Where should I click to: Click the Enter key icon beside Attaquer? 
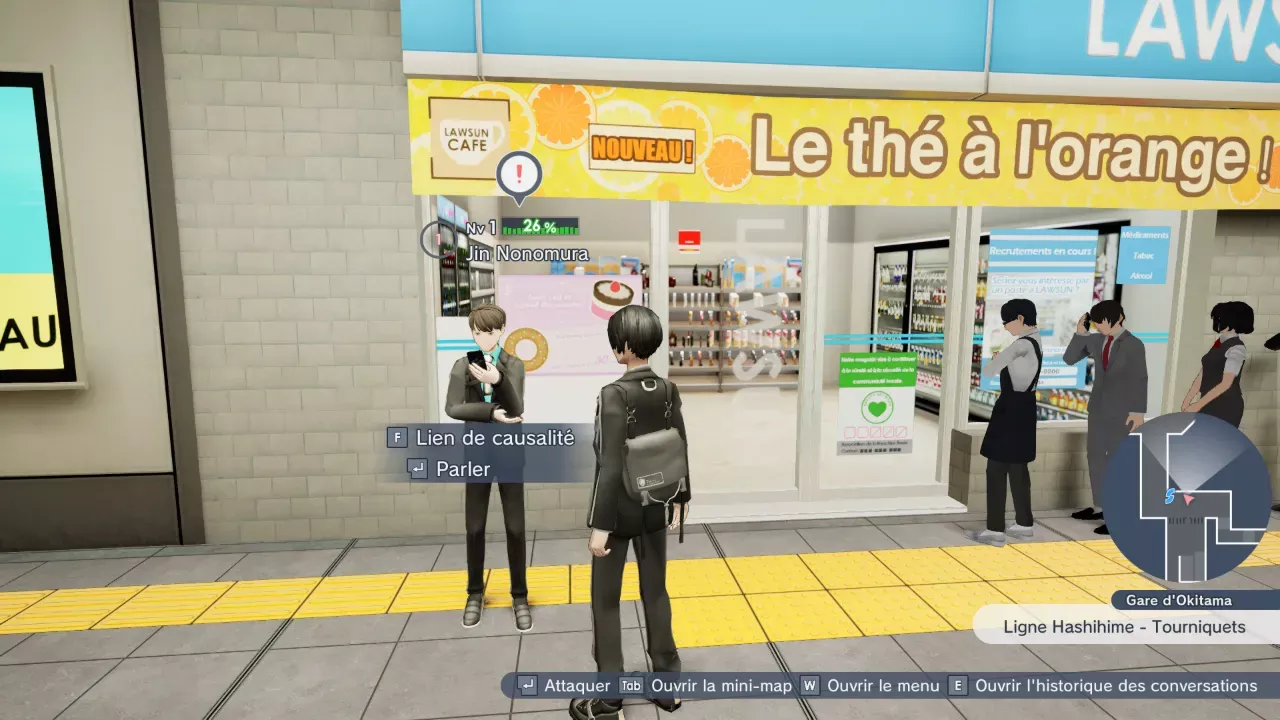527,686
